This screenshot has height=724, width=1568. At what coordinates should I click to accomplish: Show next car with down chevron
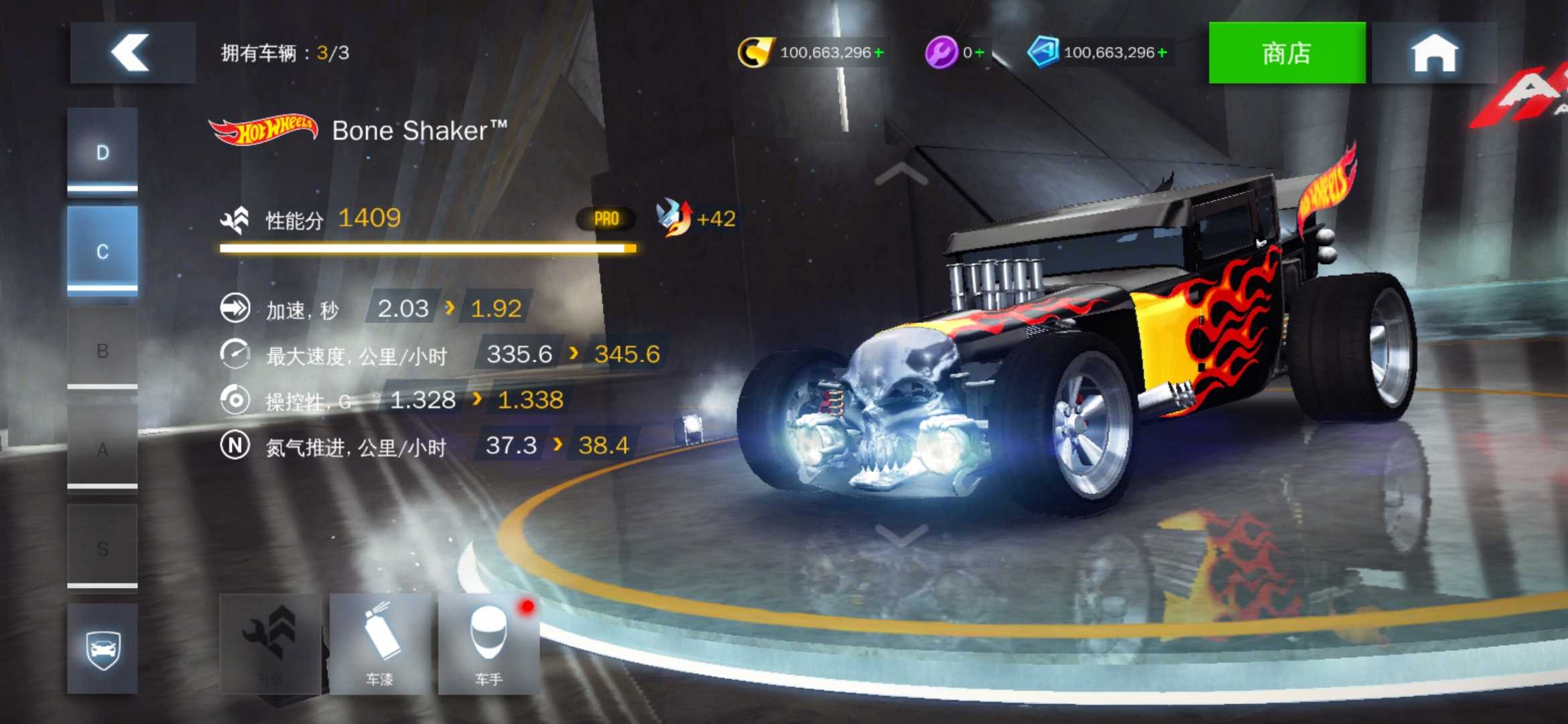pos(901,535)
